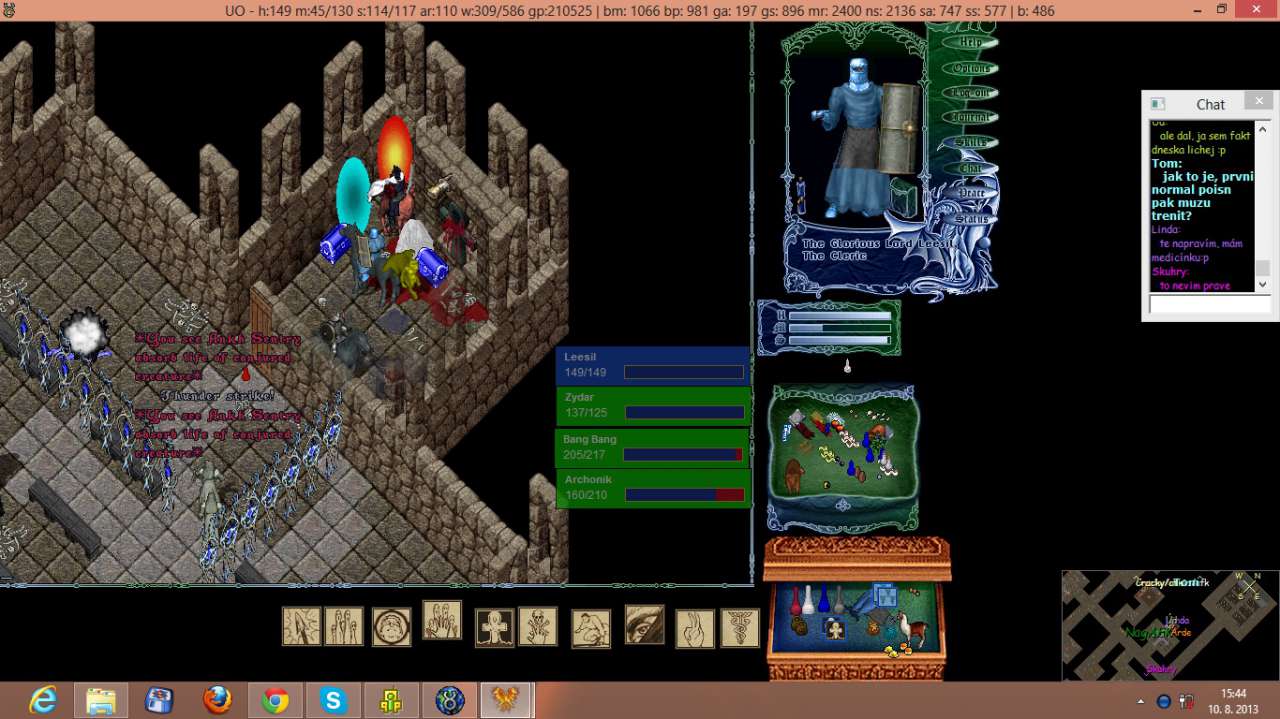Screen dimensions: 1280x719
Task: Focus the Chat message input field
Action: click(1209, 304)
